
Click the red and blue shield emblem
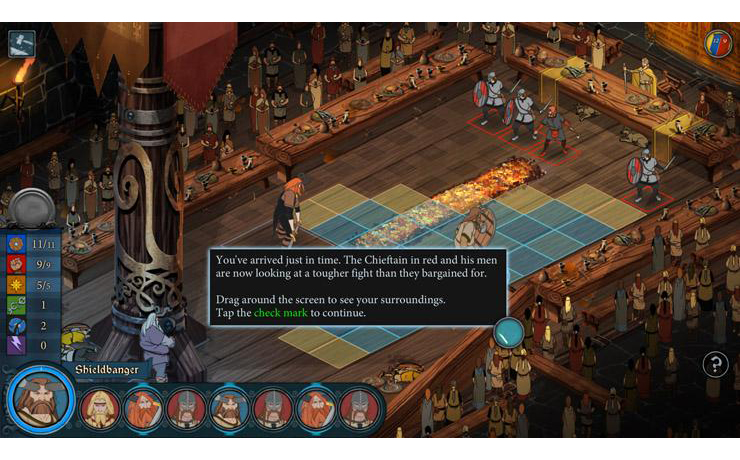click(x=718, y=43)
